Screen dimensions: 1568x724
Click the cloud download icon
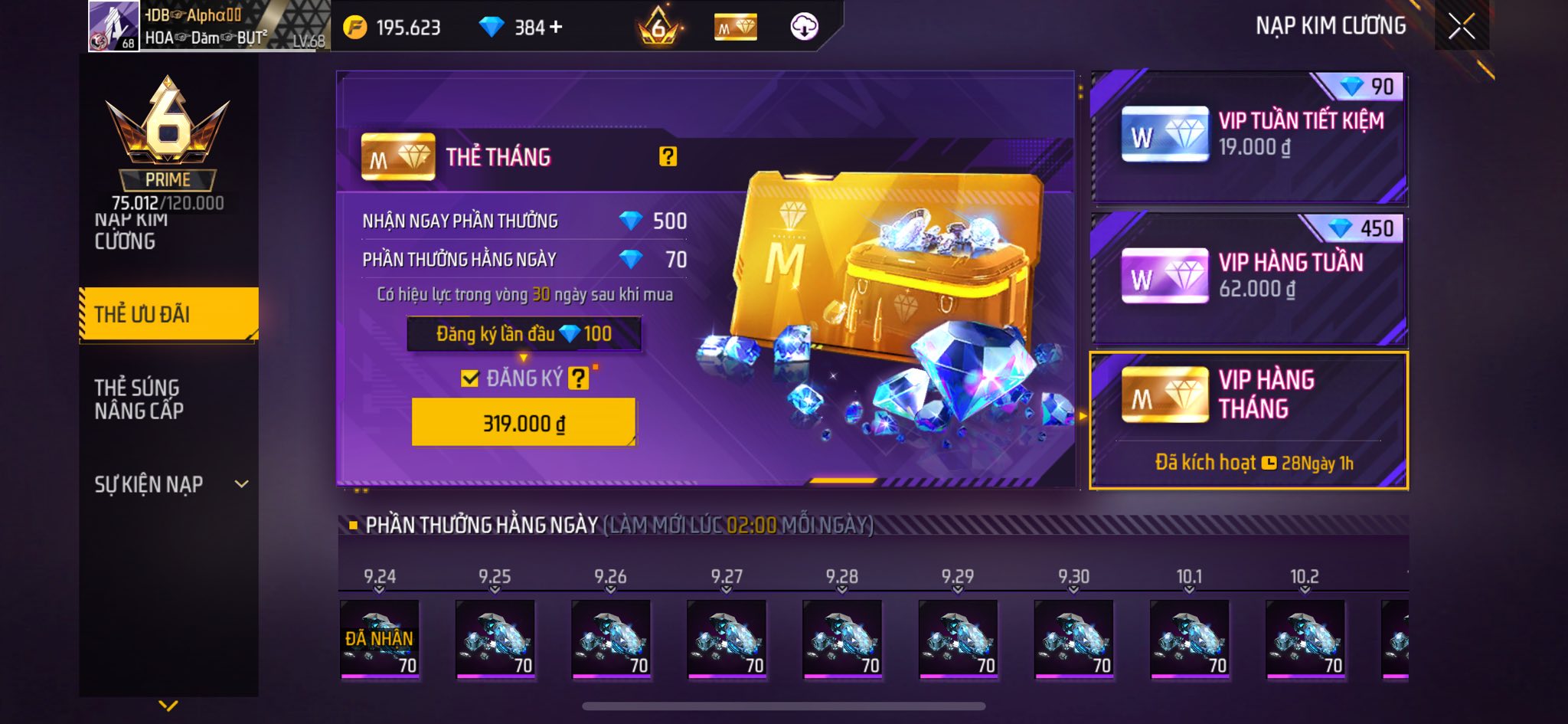[804, 28]
